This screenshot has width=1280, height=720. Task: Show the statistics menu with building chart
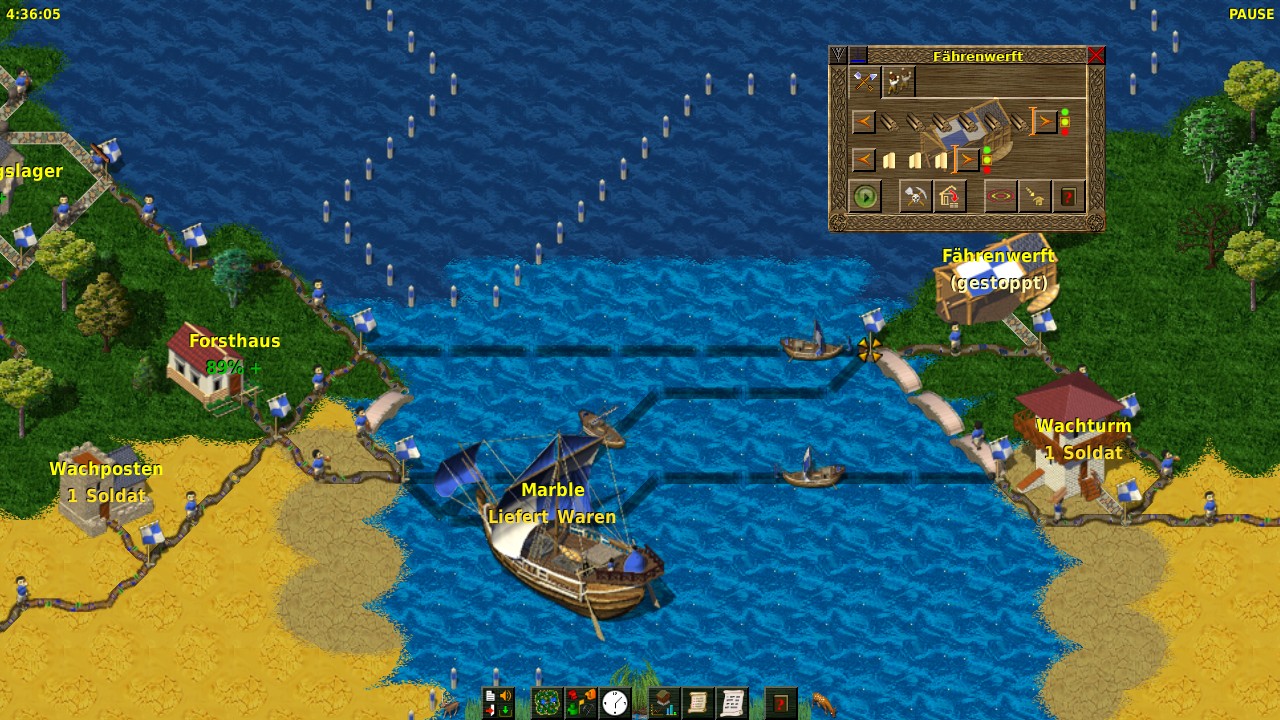click(x=664, y=703)
